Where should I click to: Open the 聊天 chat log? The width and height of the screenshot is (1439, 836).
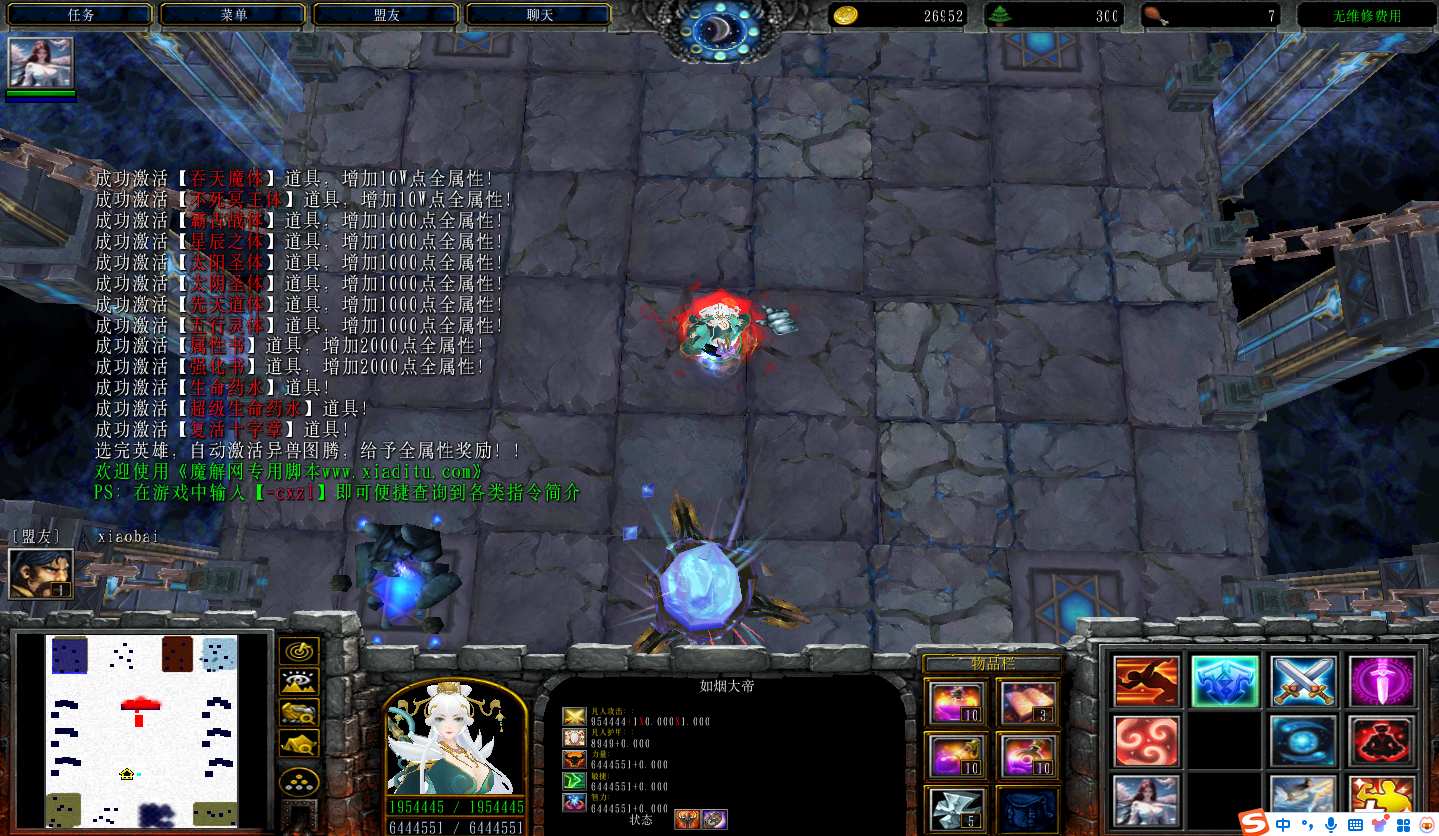point(540,15)
